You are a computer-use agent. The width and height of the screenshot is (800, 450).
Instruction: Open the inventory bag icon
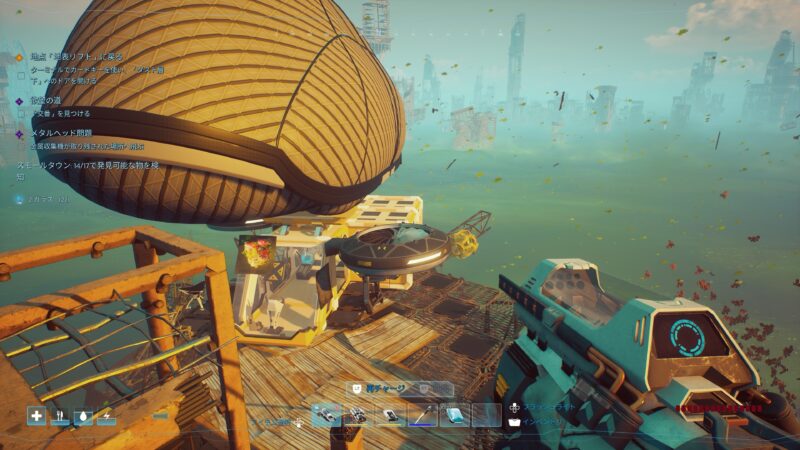point(515,423)
